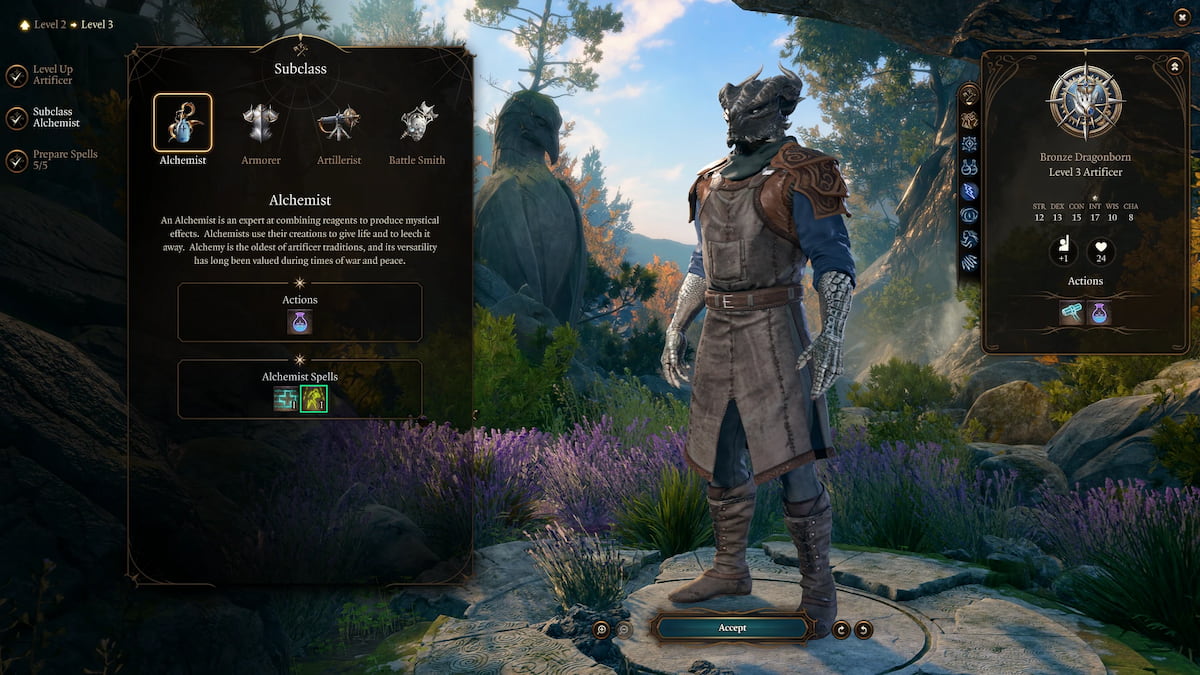This screenshot has height=675, width=1200.
Task: Choose the Armorer subclass
Action: click(260, 123)
